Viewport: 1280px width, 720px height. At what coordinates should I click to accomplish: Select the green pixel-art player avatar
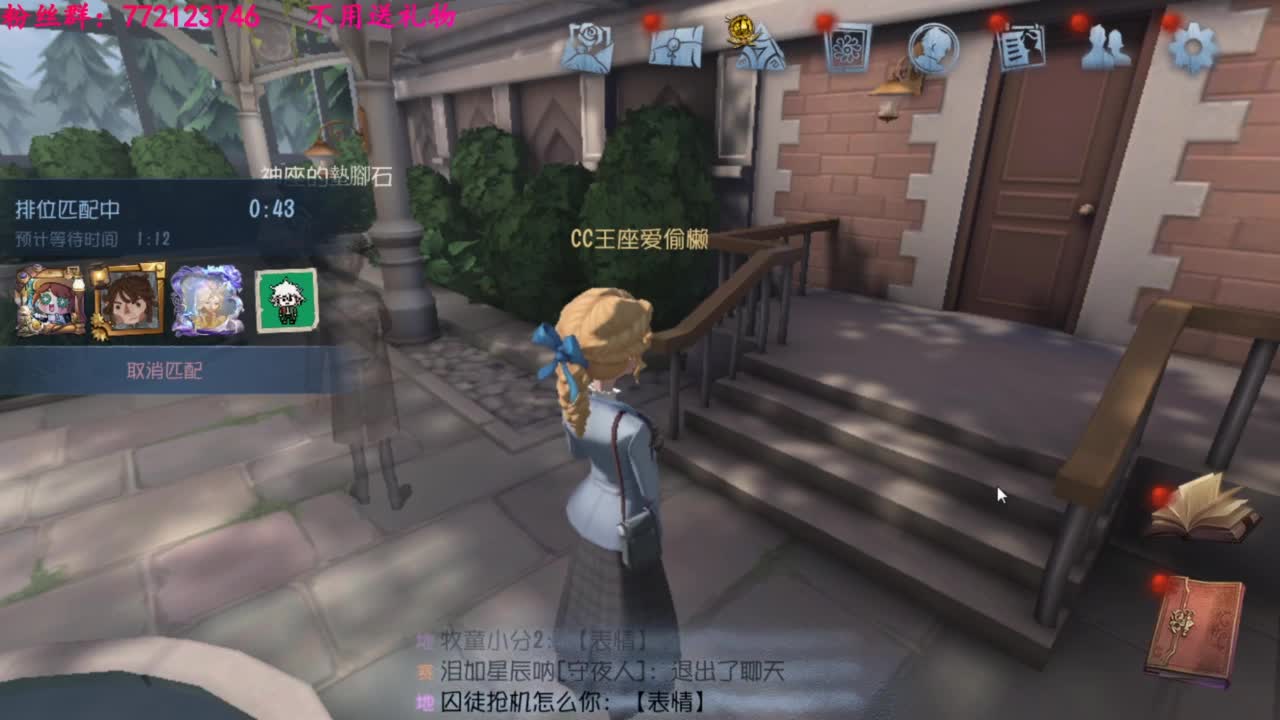pyautogui.click(x=287, y=300)
